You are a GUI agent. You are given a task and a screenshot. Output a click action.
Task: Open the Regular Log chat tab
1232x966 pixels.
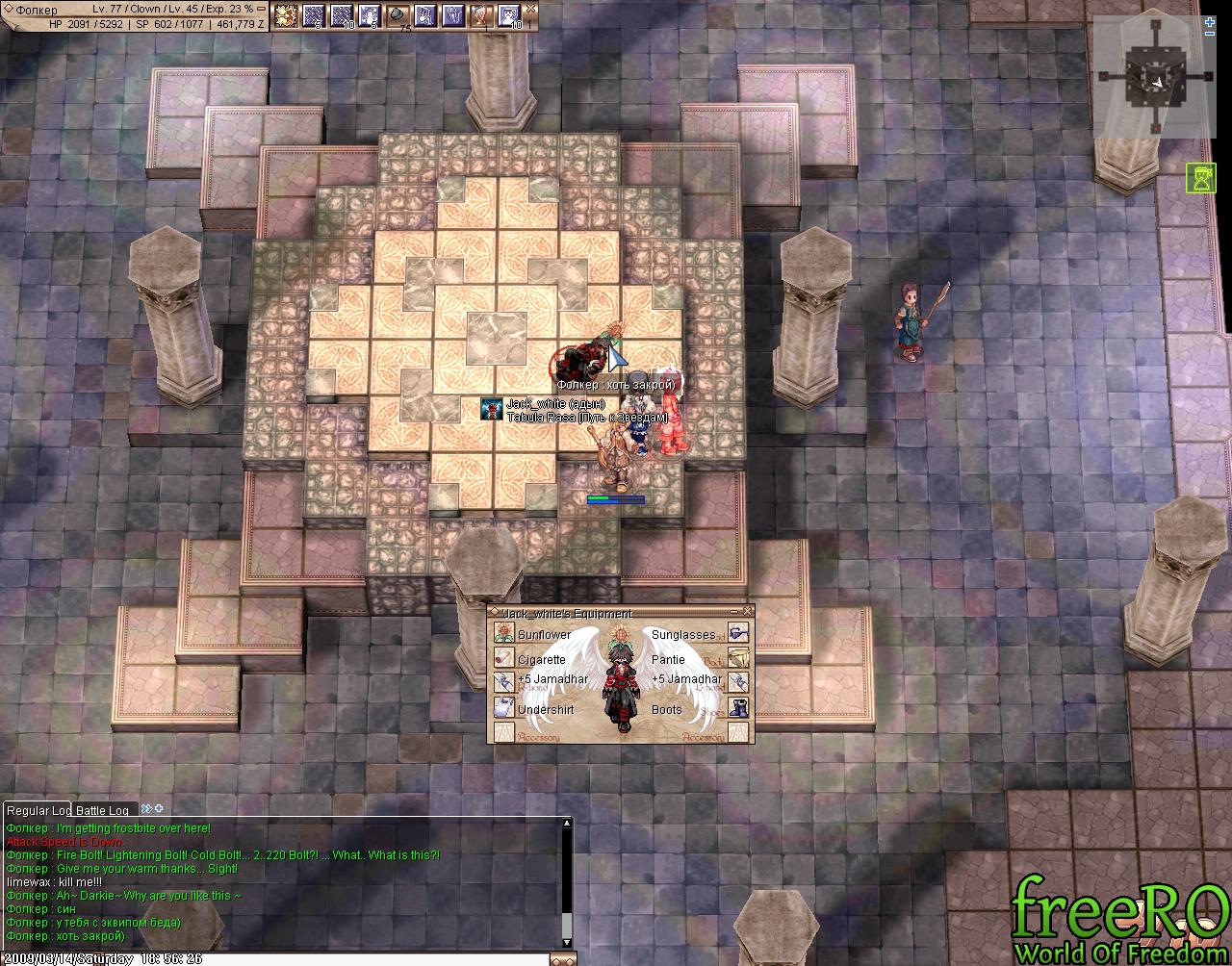(x=38, y=810)
